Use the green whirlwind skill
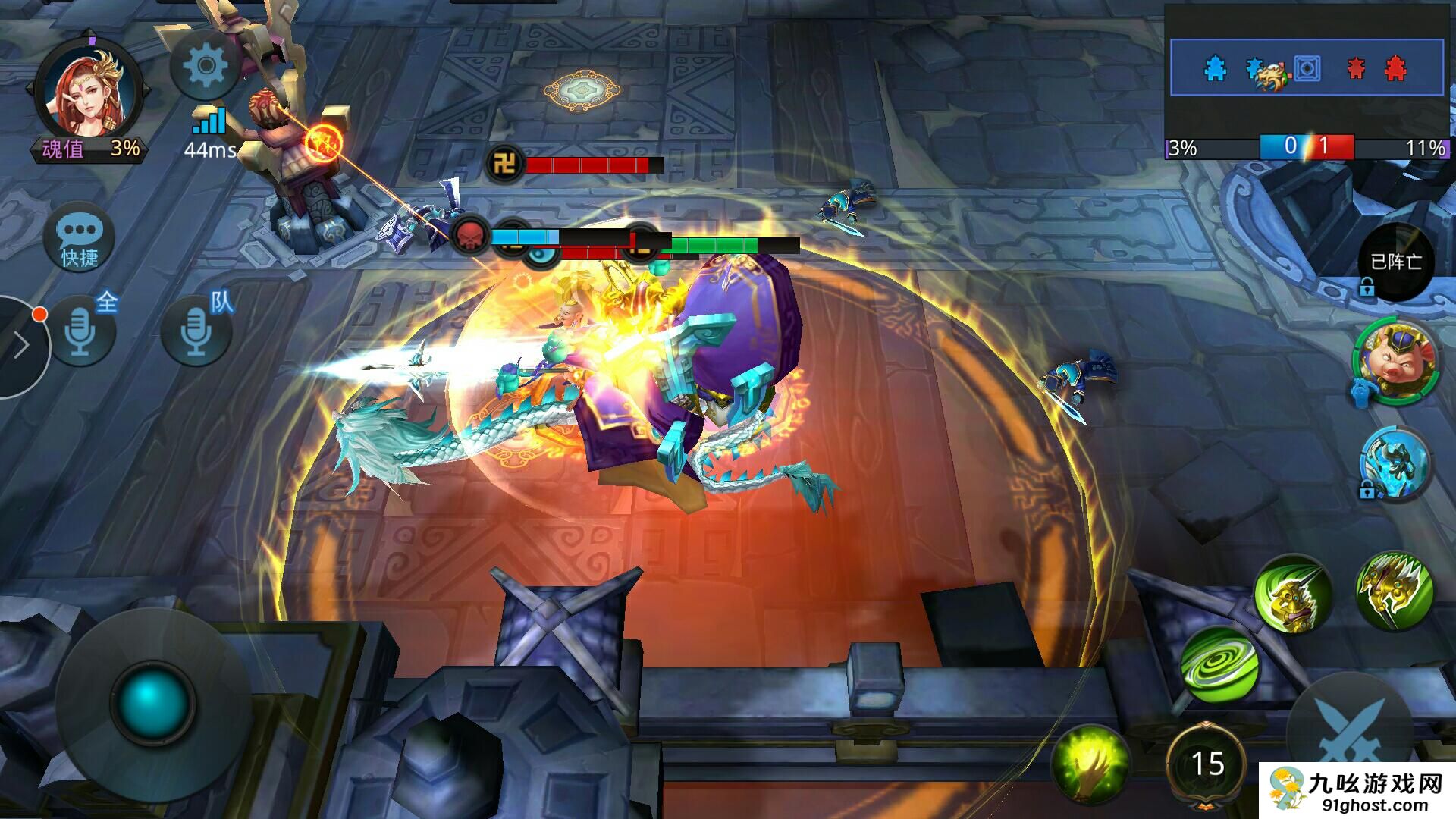1456x819 pixels. point(1219,665)
